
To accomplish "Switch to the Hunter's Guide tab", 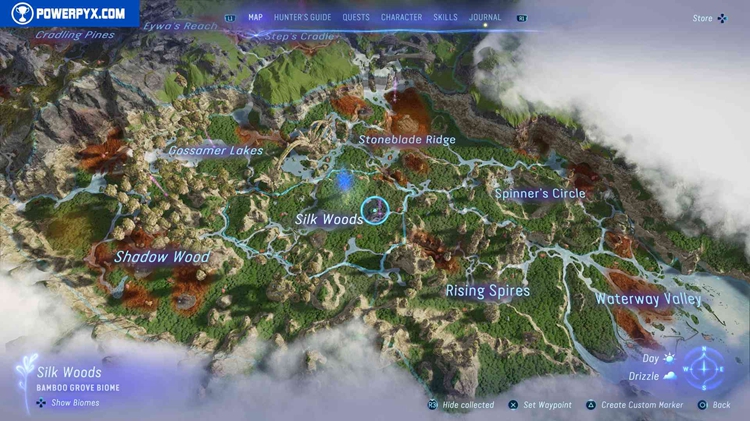I will point(302,17).
